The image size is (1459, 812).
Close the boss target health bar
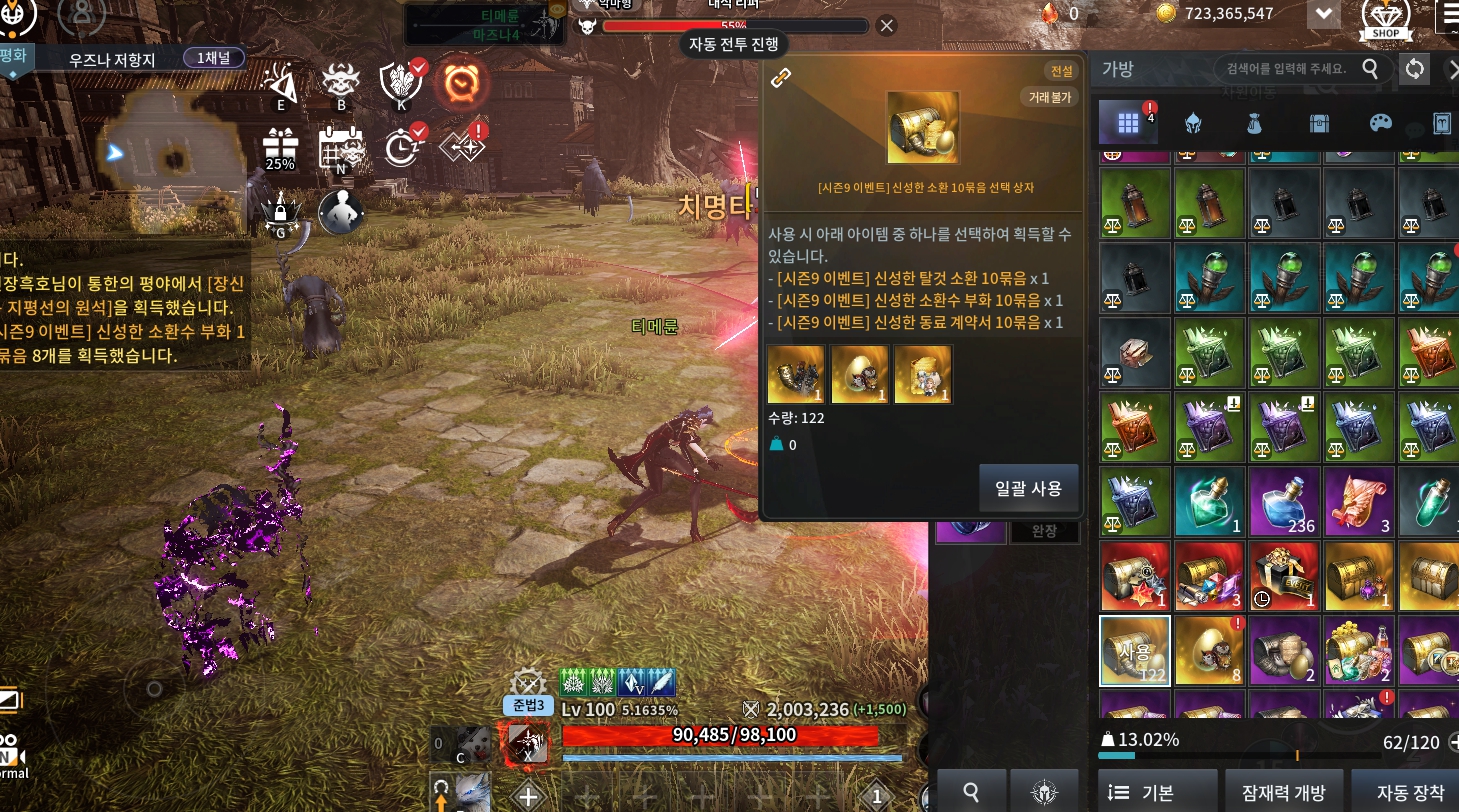coord(886,26)
